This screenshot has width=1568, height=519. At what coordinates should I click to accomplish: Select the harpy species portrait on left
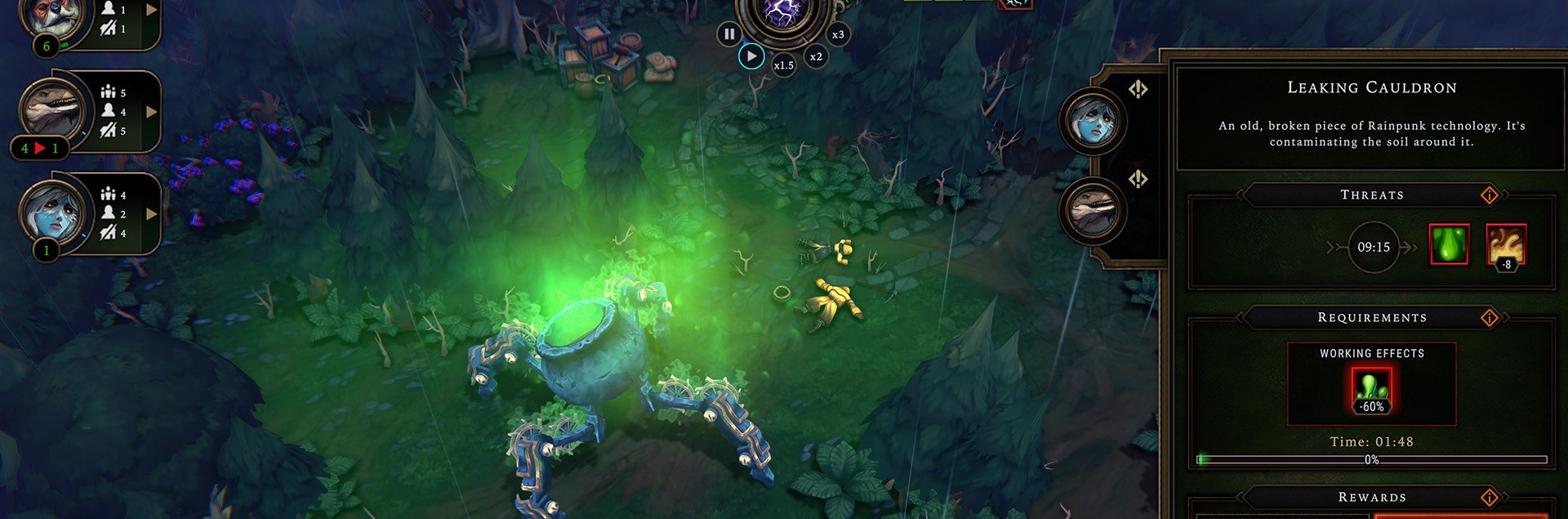click(x=52, y=211)
